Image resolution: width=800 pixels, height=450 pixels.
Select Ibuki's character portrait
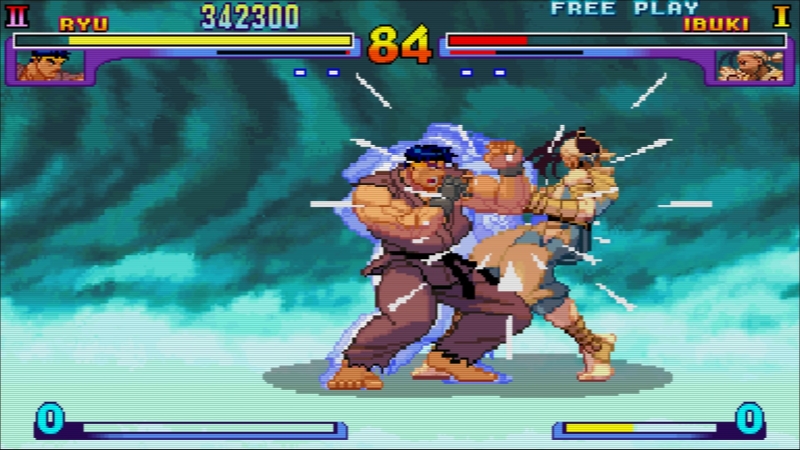tap(748, 66)
